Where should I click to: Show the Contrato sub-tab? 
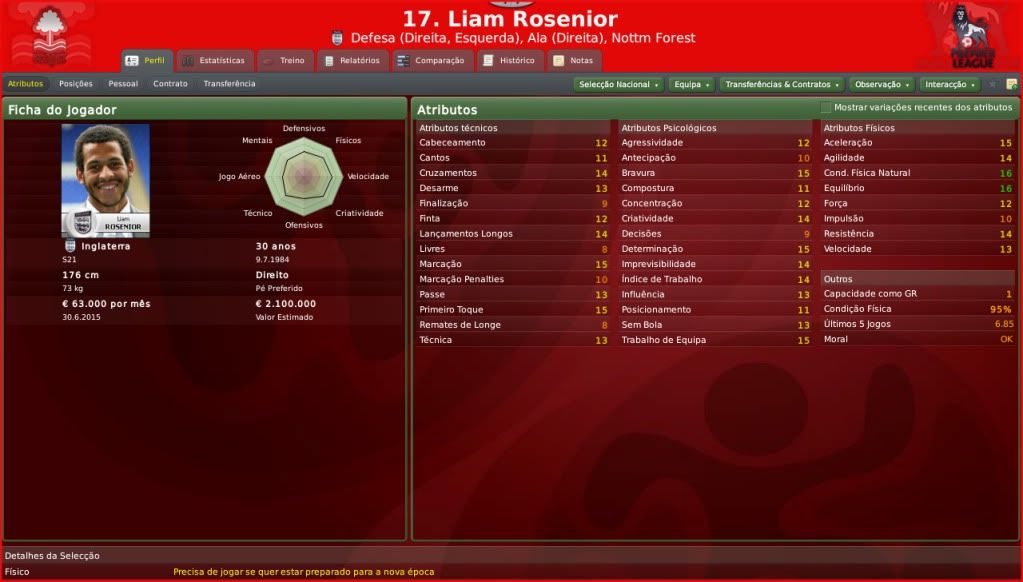click(x=170, y=84)
